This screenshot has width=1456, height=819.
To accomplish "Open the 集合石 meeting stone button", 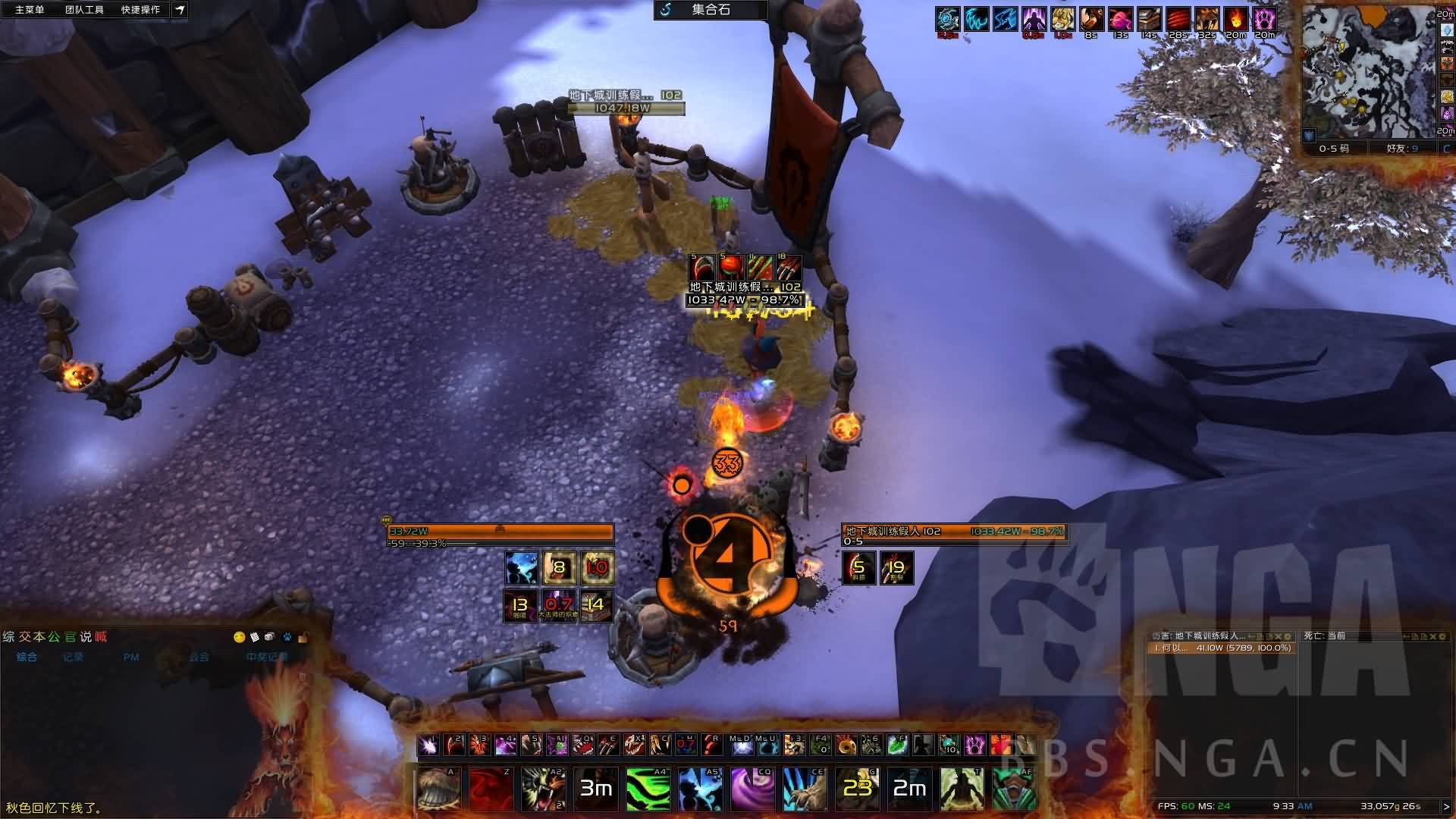I will 710,10.
